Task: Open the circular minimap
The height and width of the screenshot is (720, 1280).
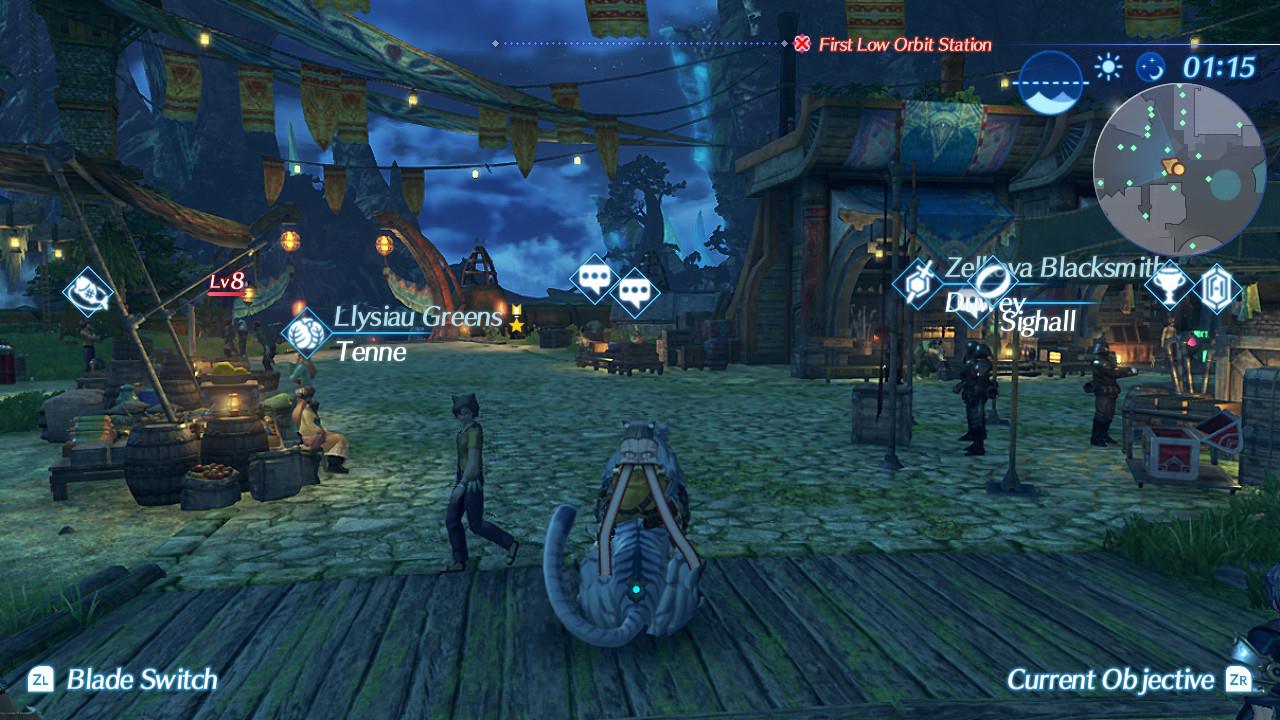Action: (x=1165, y=168)
